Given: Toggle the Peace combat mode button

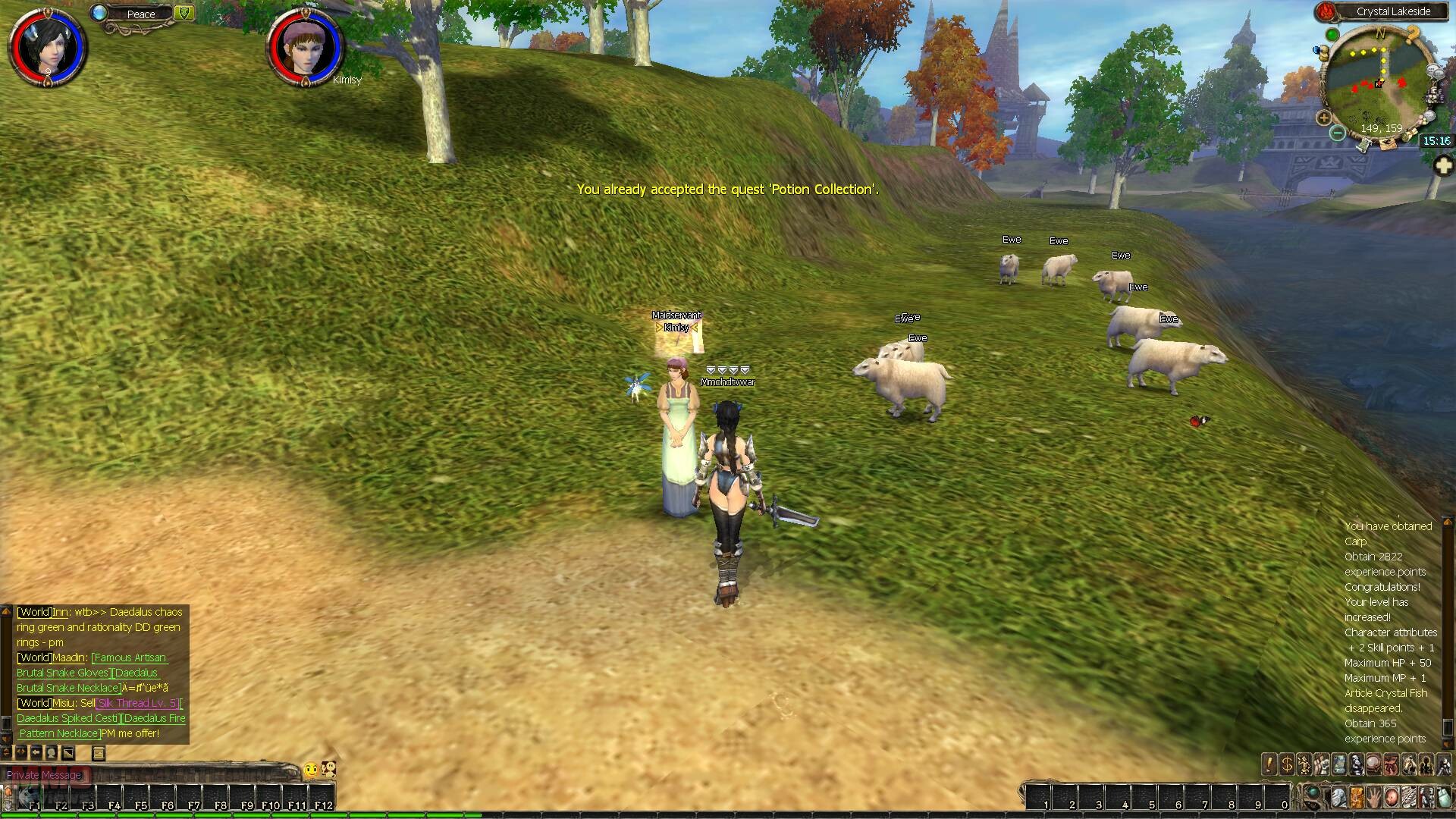Looking at the screenshot, I should point(141,14).
